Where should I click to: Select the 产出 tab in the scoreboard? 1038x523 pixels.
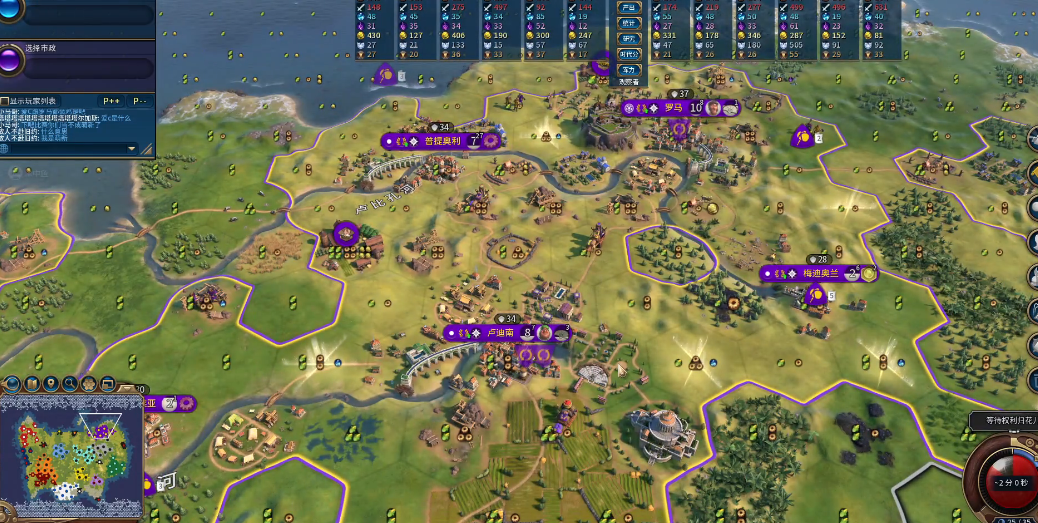click(629, 8)
